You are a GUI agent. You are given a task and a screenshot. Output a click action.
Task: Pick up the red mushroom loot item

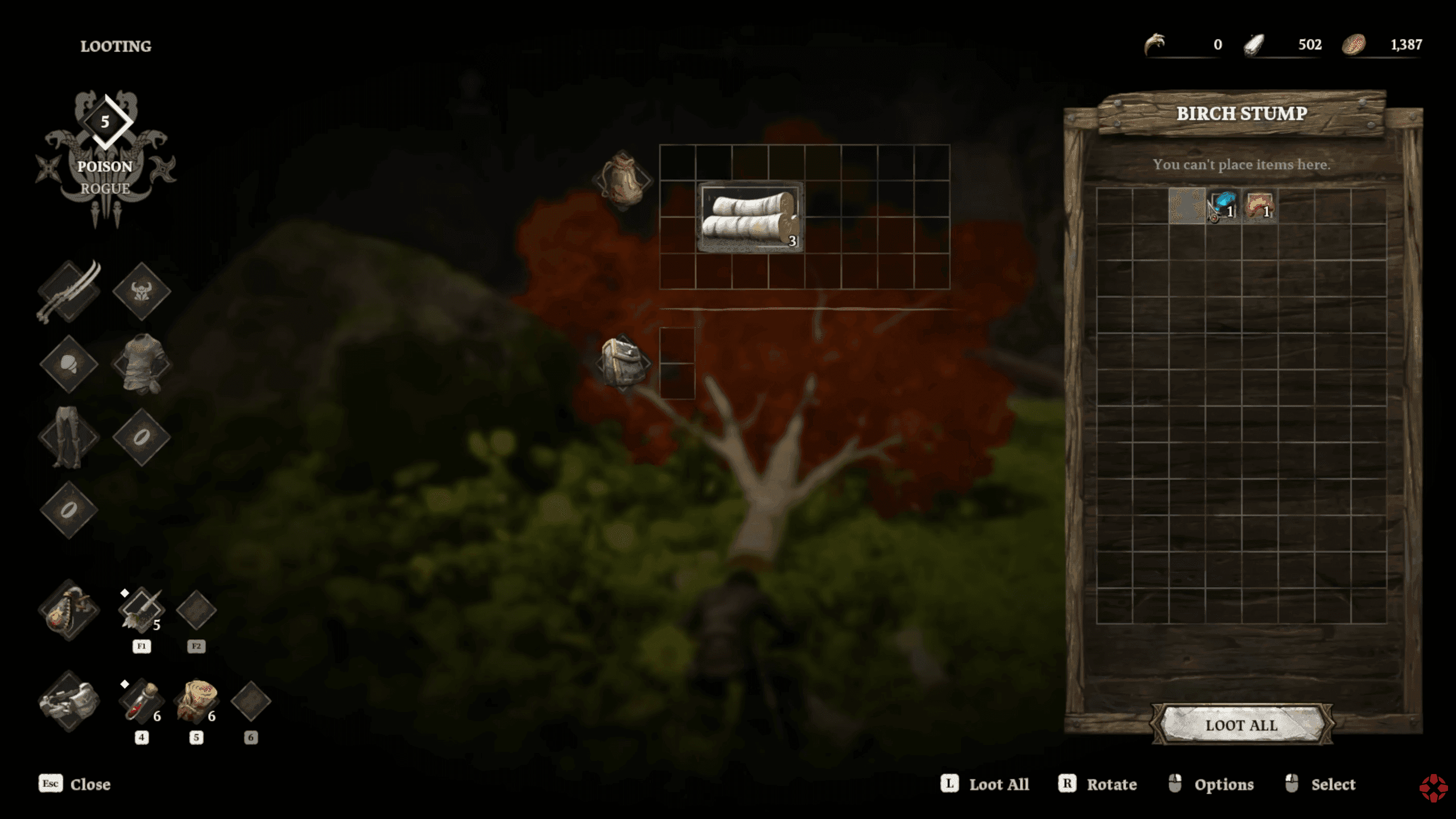coord(1259,206)
